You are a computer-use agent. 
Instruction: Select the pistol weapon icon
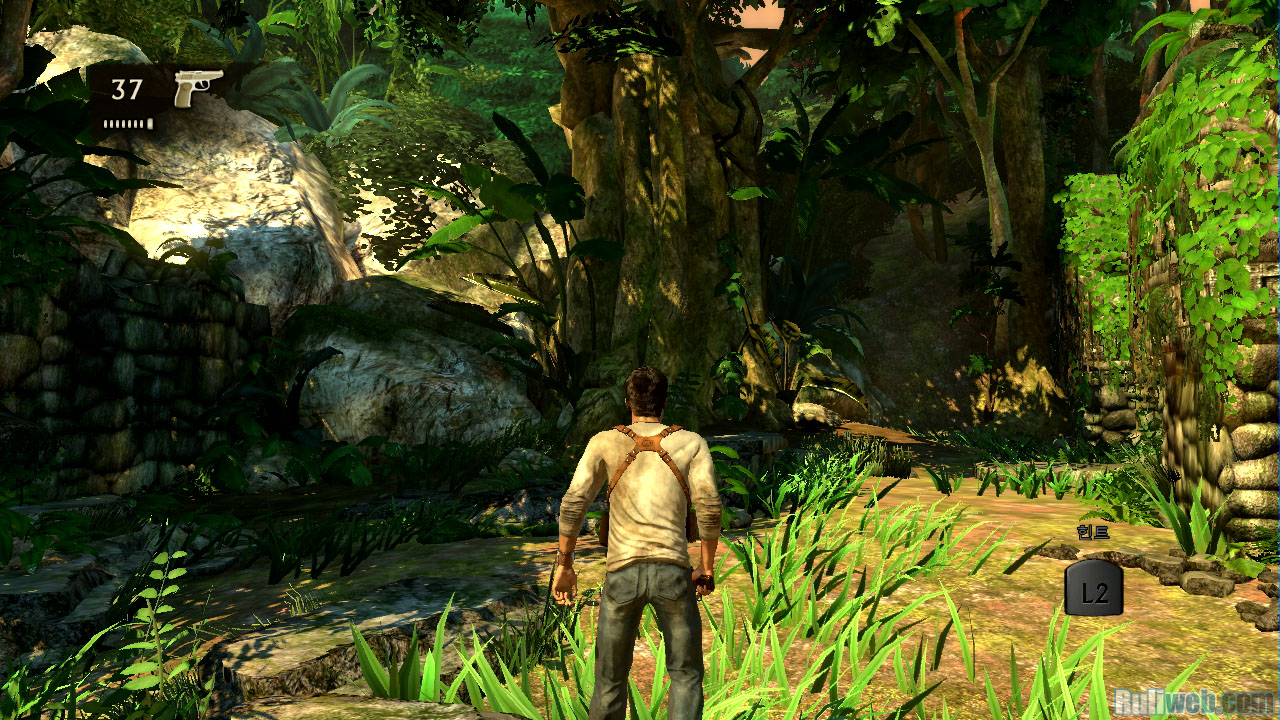pyautogui.click(x=197, y=88)
